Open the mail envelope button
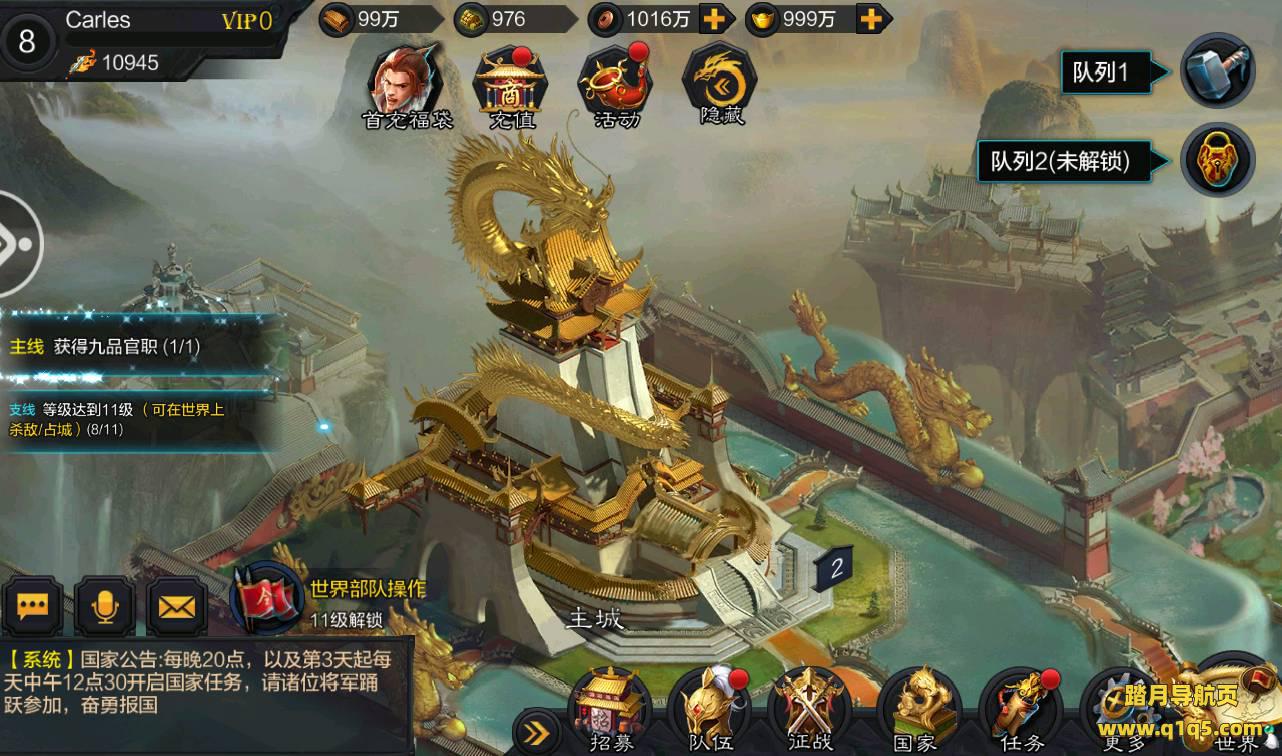The width and height of the screenshot is (1282, 756). pos(177,606)
